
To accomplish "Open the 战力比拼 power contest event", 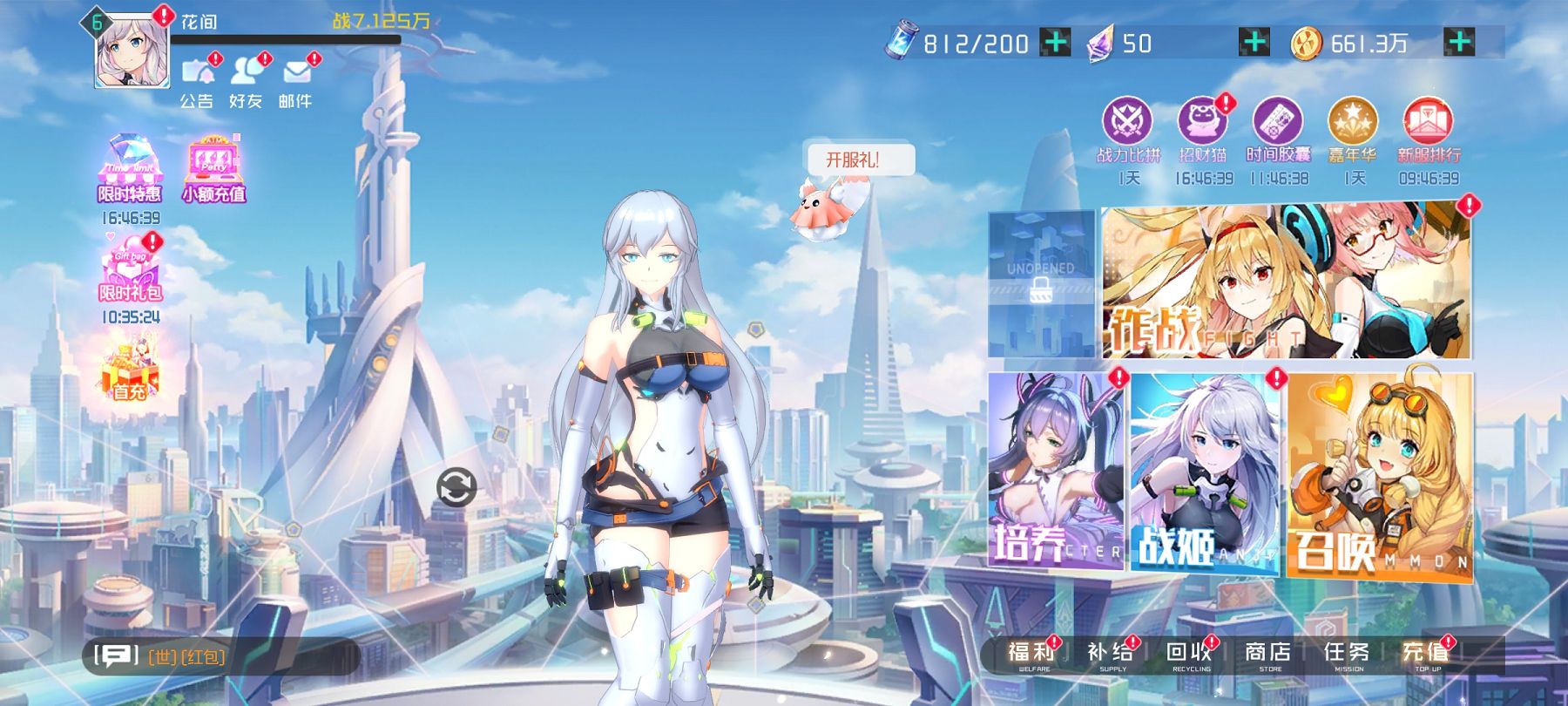I will point(1127,131).
